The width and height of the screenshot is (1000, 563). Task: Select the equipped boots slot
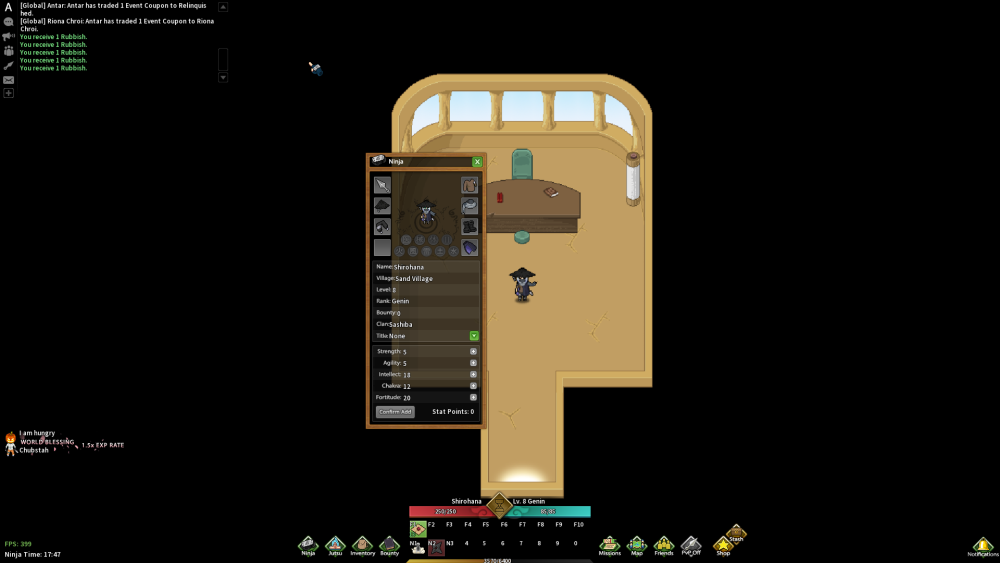pos(469,226)
